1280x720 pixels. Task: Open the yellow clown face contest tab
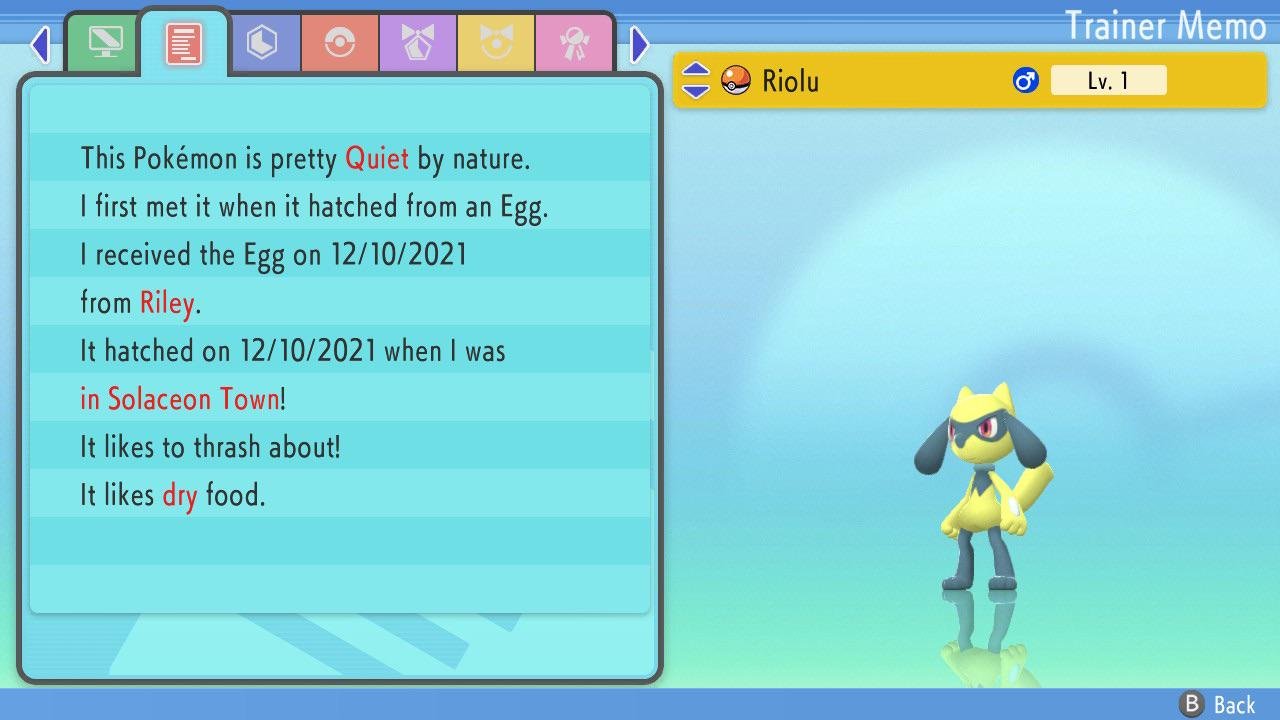[496, 42]
